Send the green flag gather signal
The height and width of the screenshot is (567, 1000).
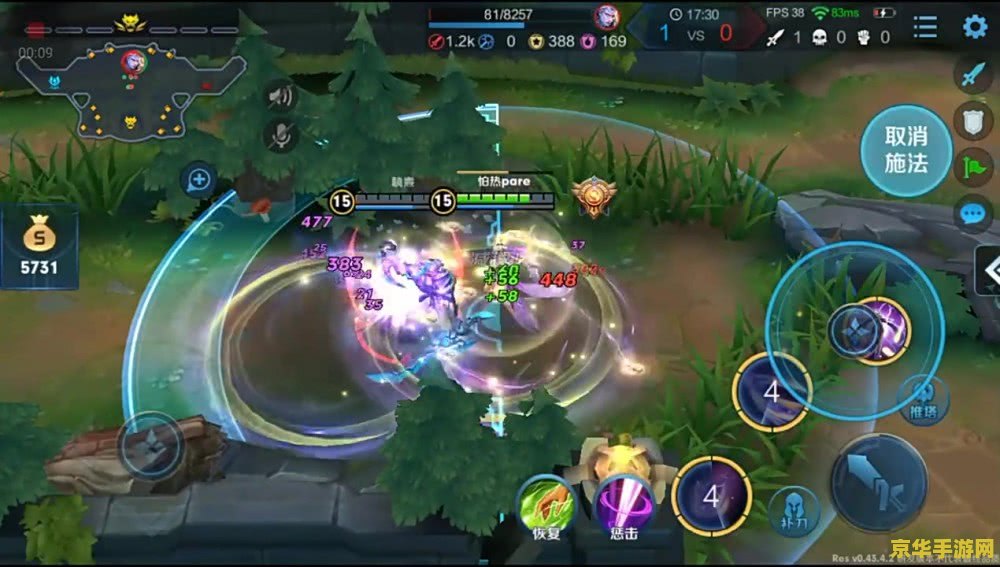(x=973, y=166)
